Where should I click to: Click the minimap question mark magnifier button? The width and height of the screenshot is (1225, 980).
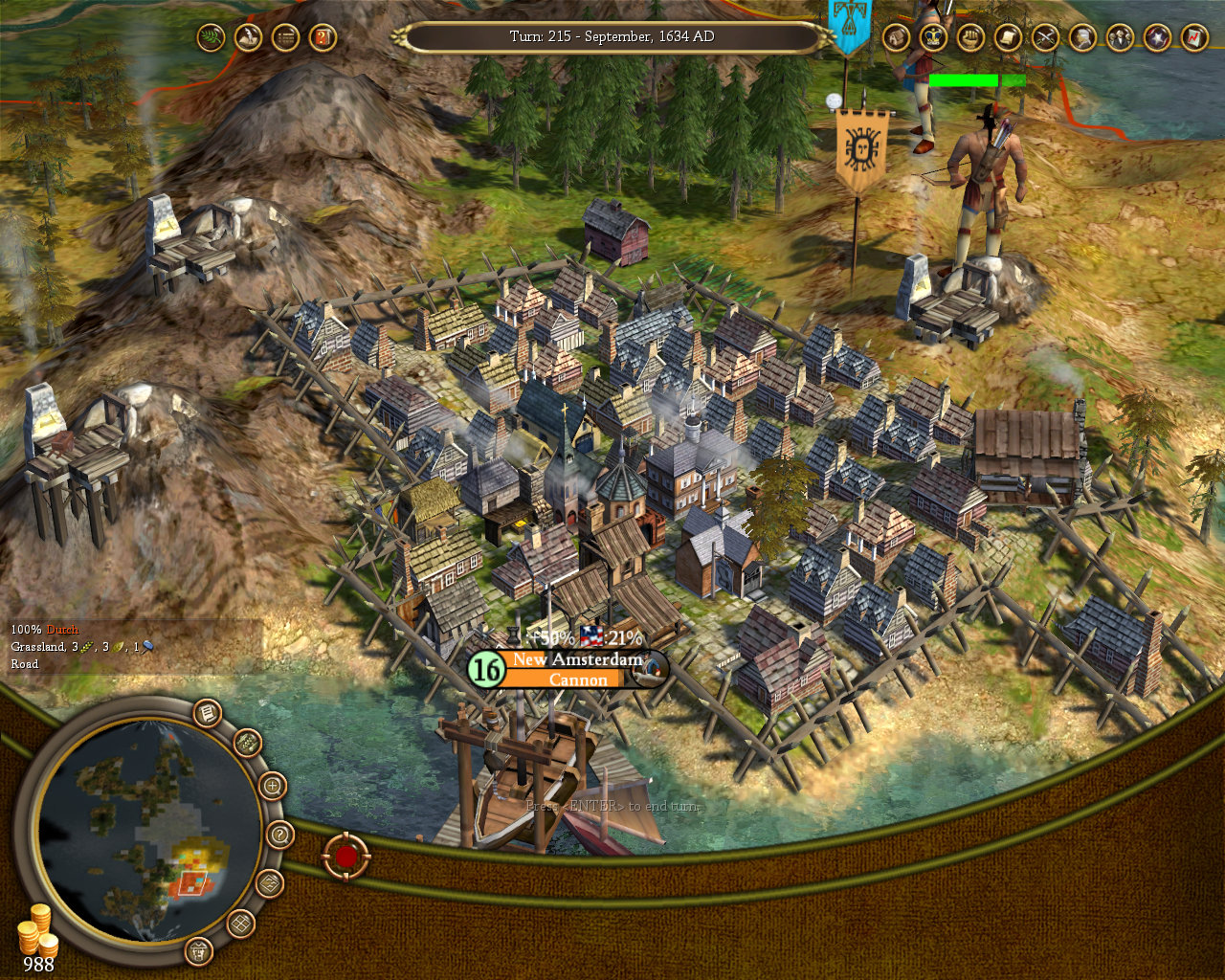coord(278,835)
